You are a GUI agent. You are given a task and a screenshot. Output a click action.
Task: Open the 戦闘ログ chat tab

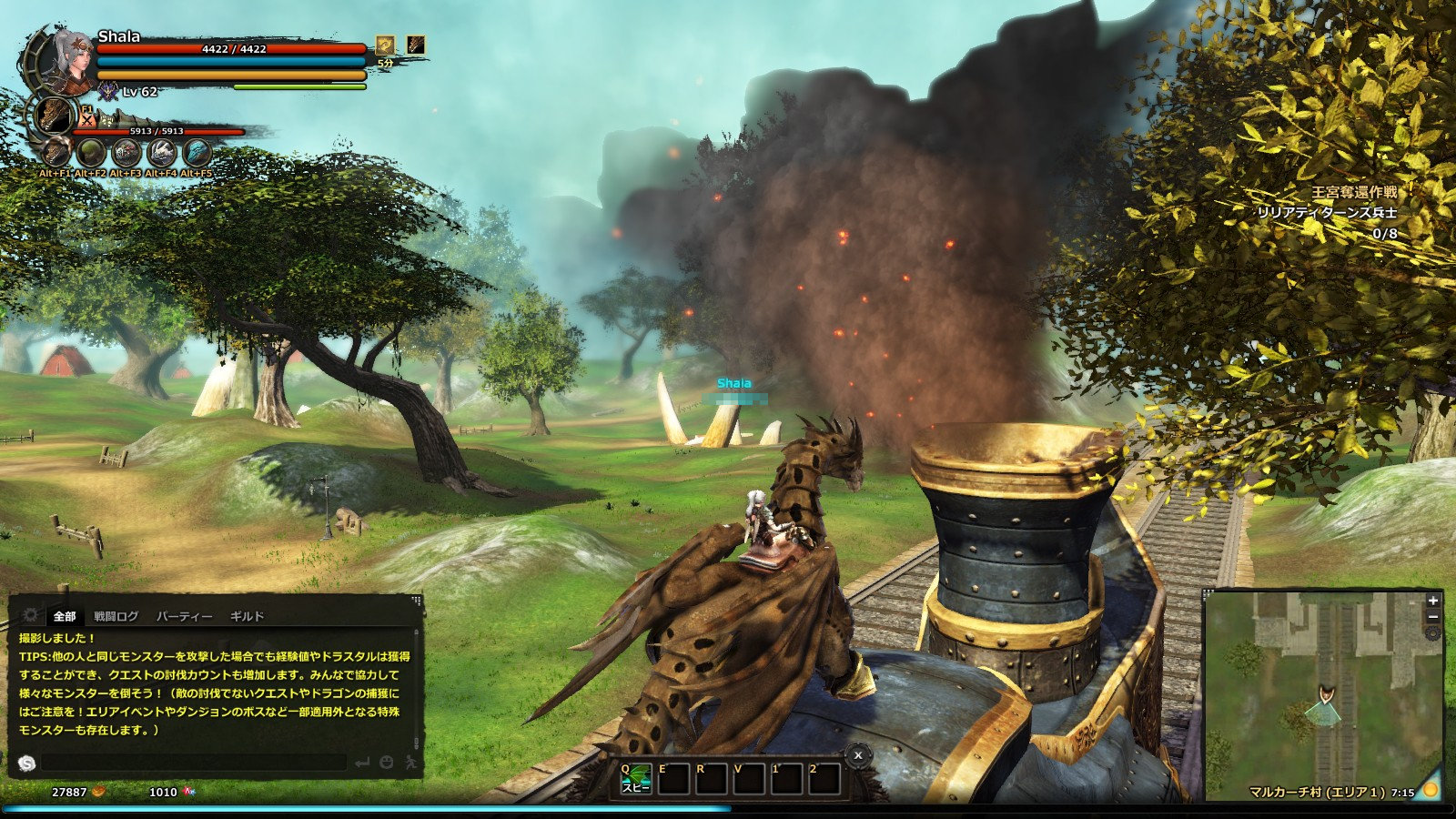tap(116, 616)
